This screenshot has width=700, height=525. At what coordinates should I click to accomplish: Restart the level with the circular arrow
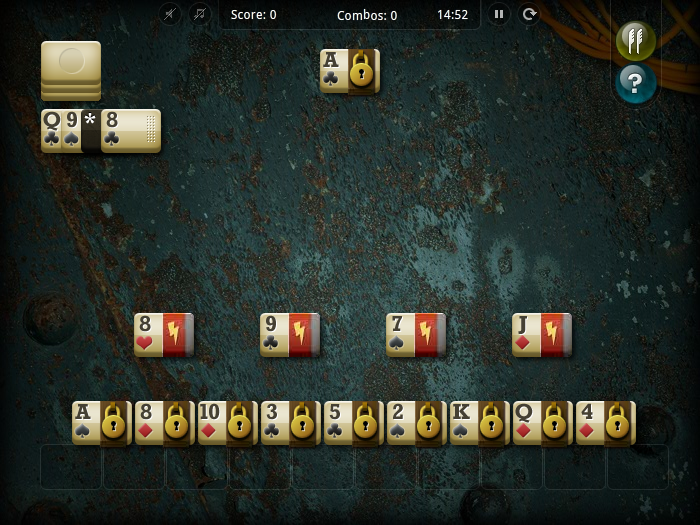[530, 15]
